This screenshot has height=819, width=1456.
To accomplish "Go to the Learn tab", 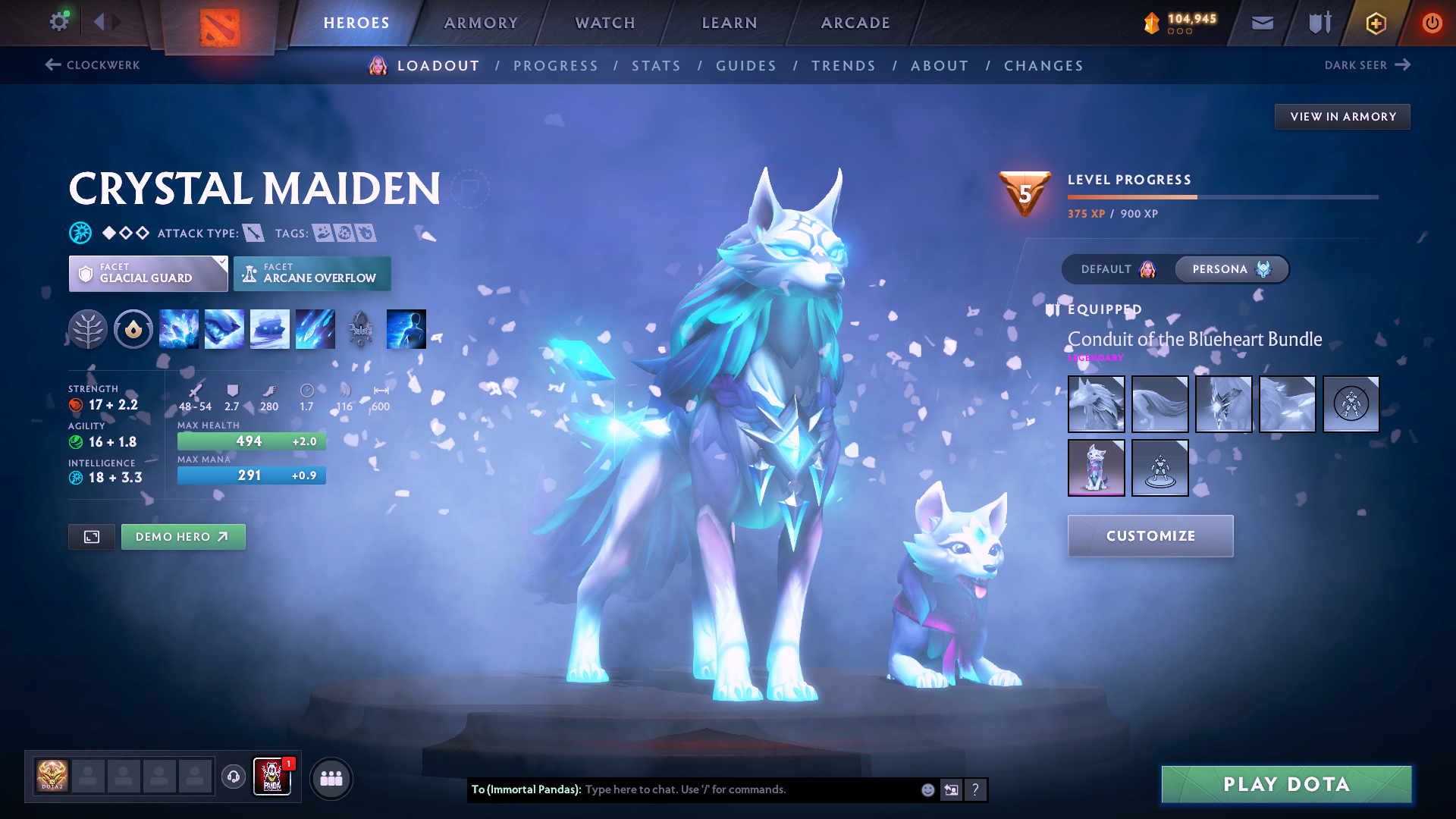I will click(x=730, y=23).
